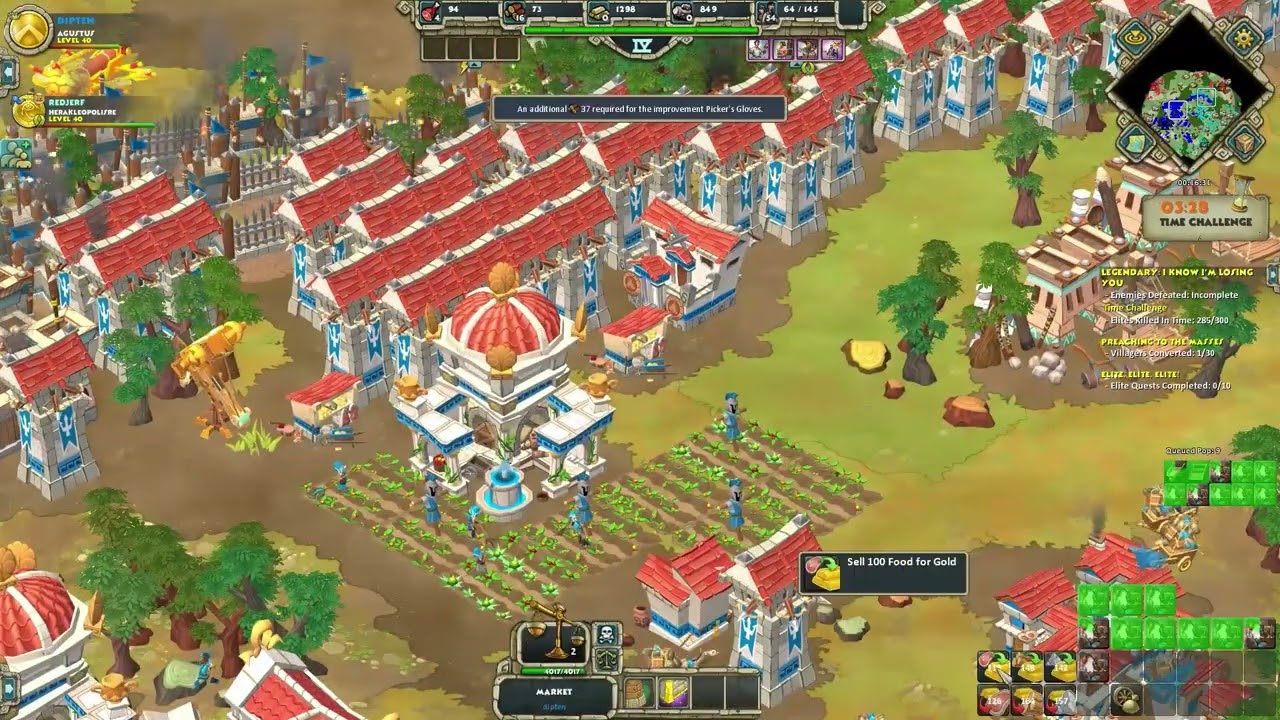This screenshot has width=1280, height=720.
Task: Choose the stone tower icon in the bottom bar
Action: pos(639,692)
